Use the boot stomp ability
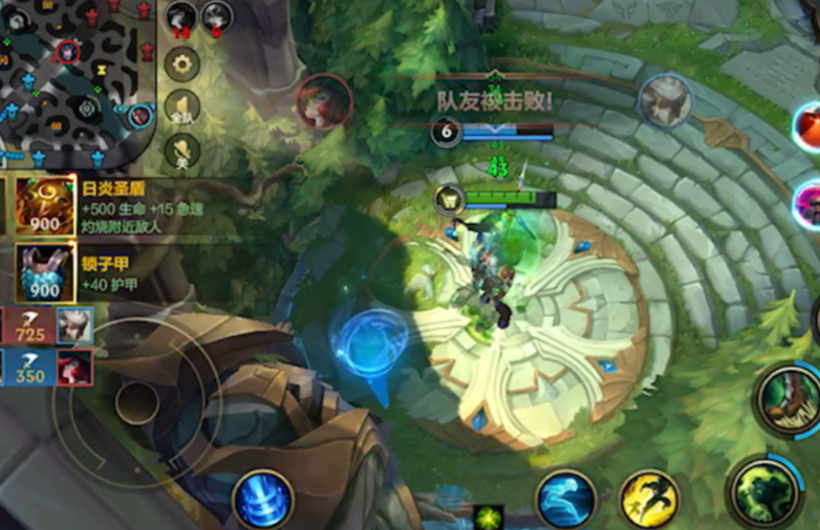This screenshot has height=530, width=820. point(788,398)
